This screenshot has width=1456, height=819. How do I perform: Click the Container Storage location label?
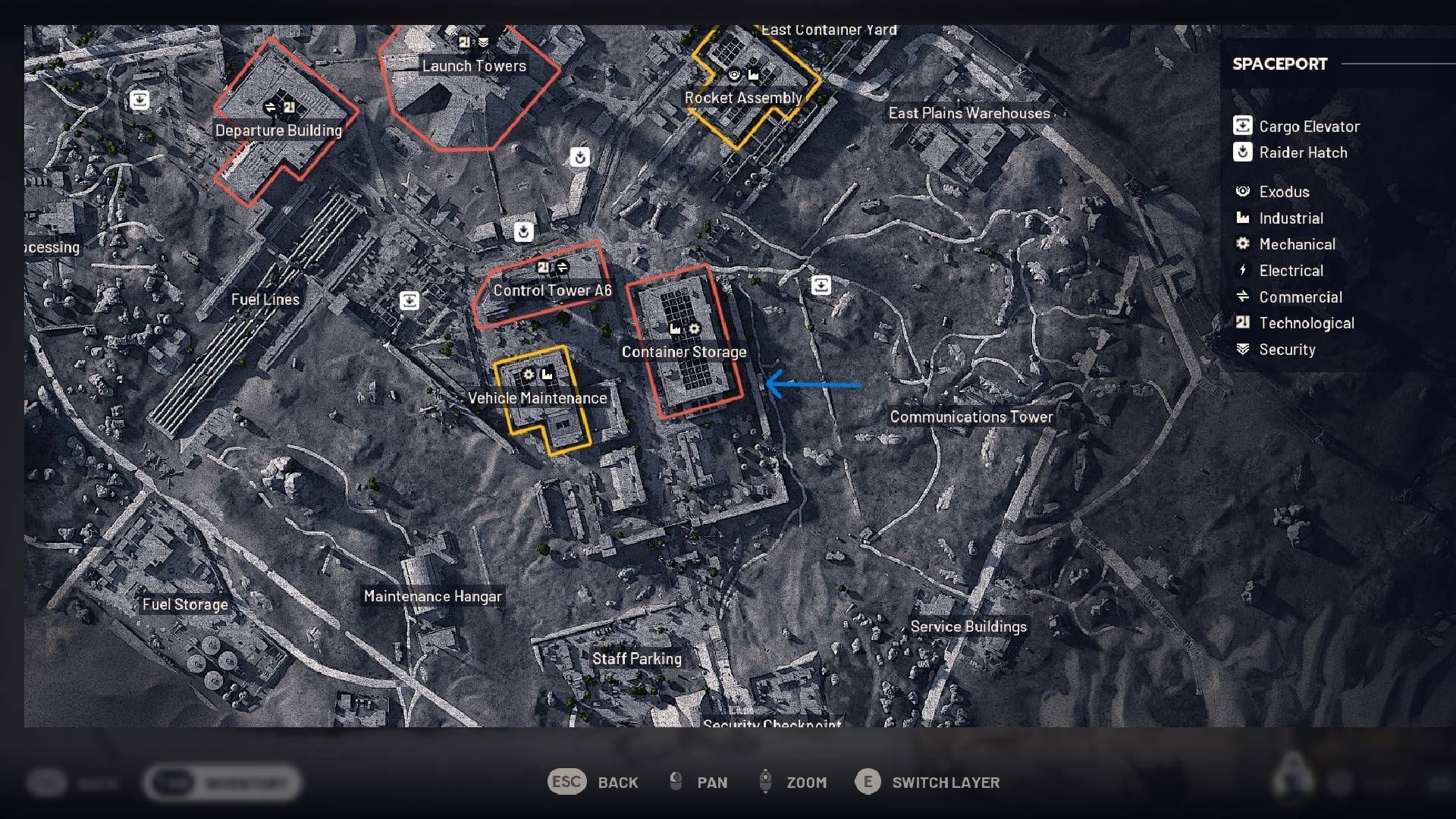pos(683,352)
